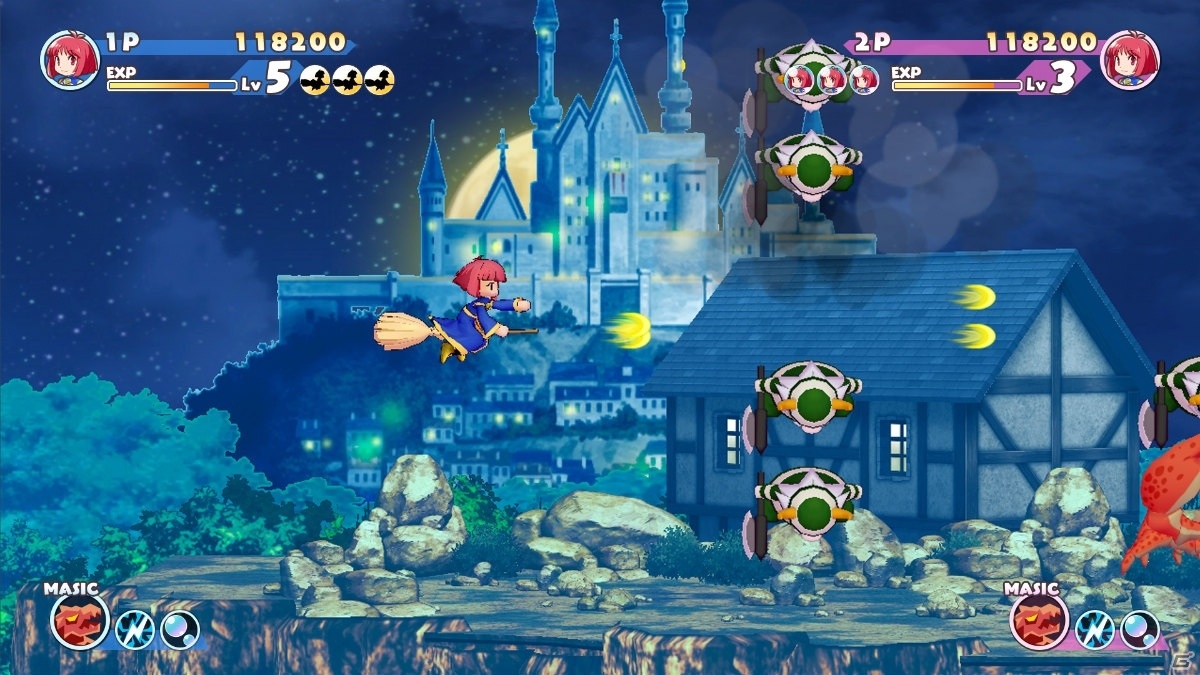
Task: Activate 1P's bubble magic
Action: coord(180,629)
